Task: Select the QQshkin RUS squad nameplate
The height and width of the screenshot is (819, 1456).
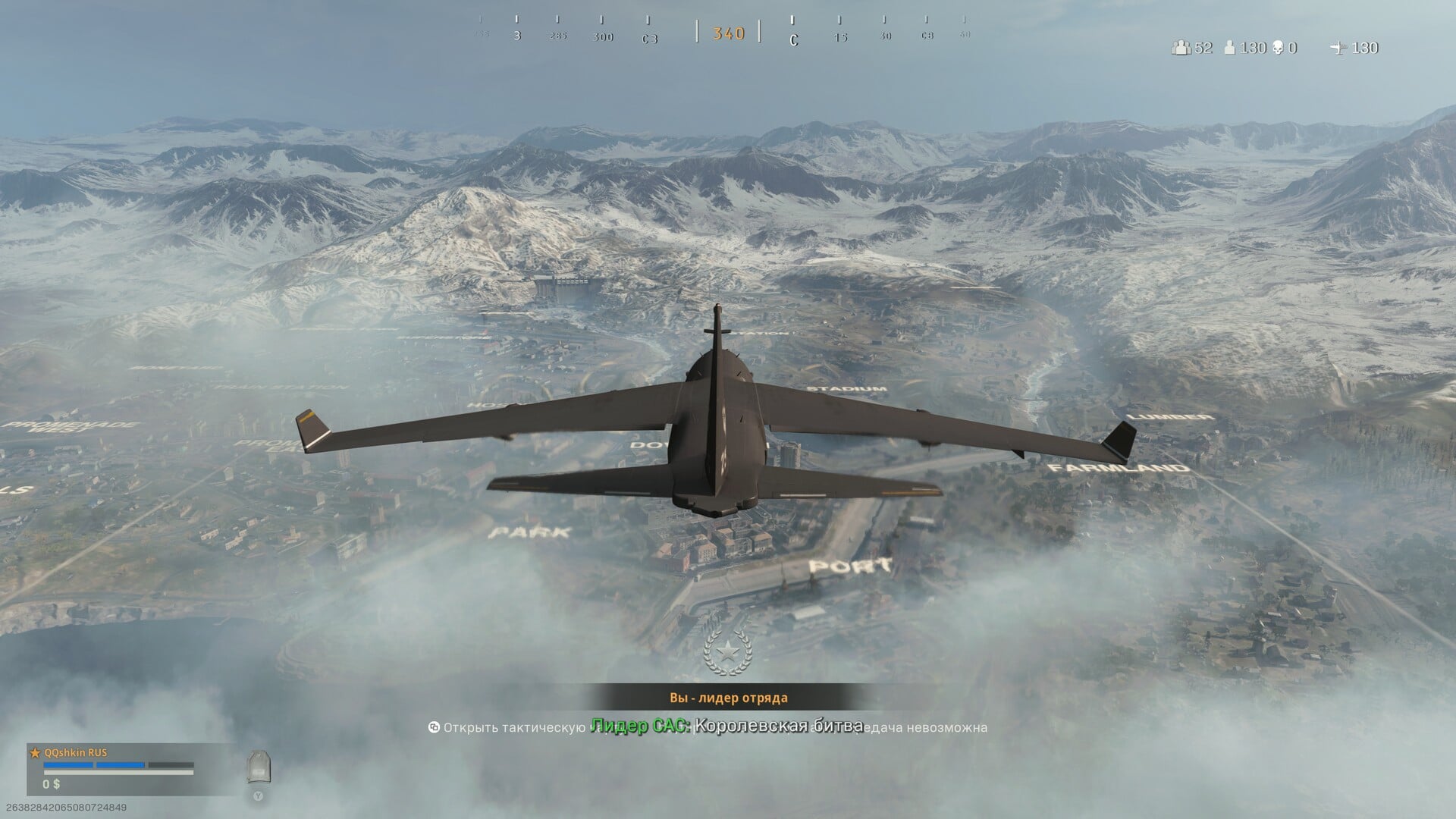Action: click(76, 753)
